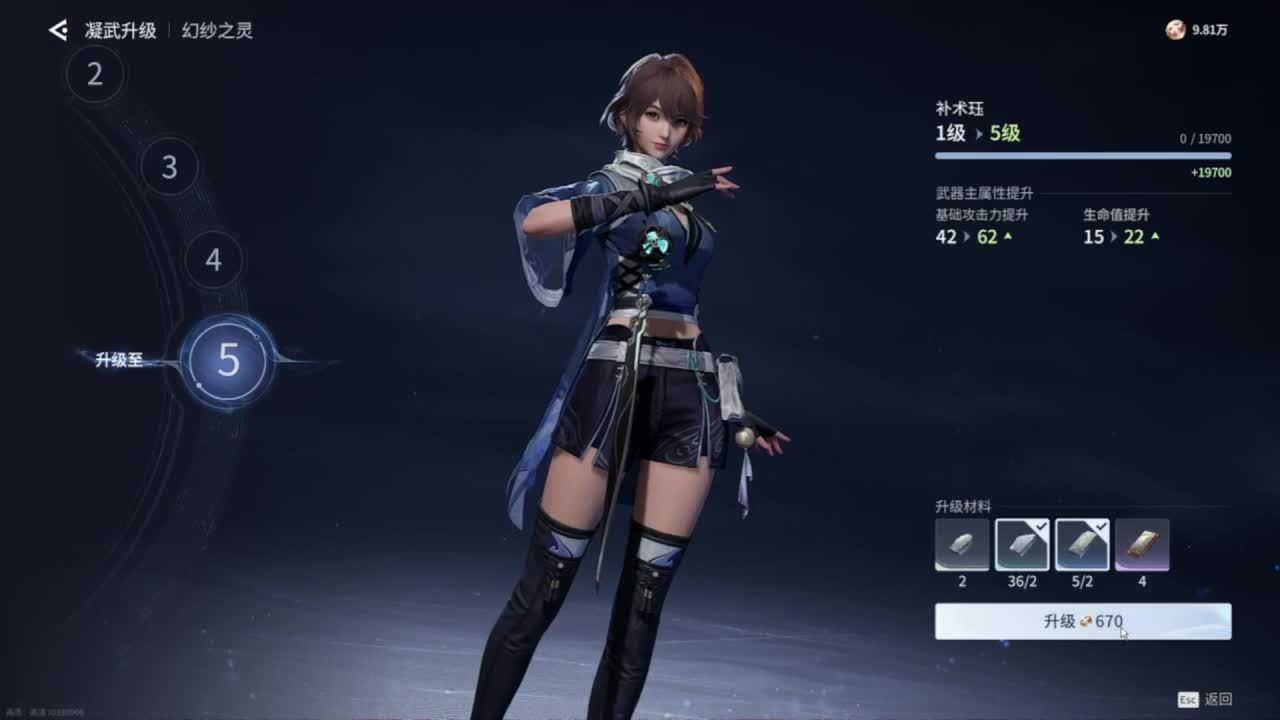
Task: Select the gray material slot with count 2
Action: 962,545
